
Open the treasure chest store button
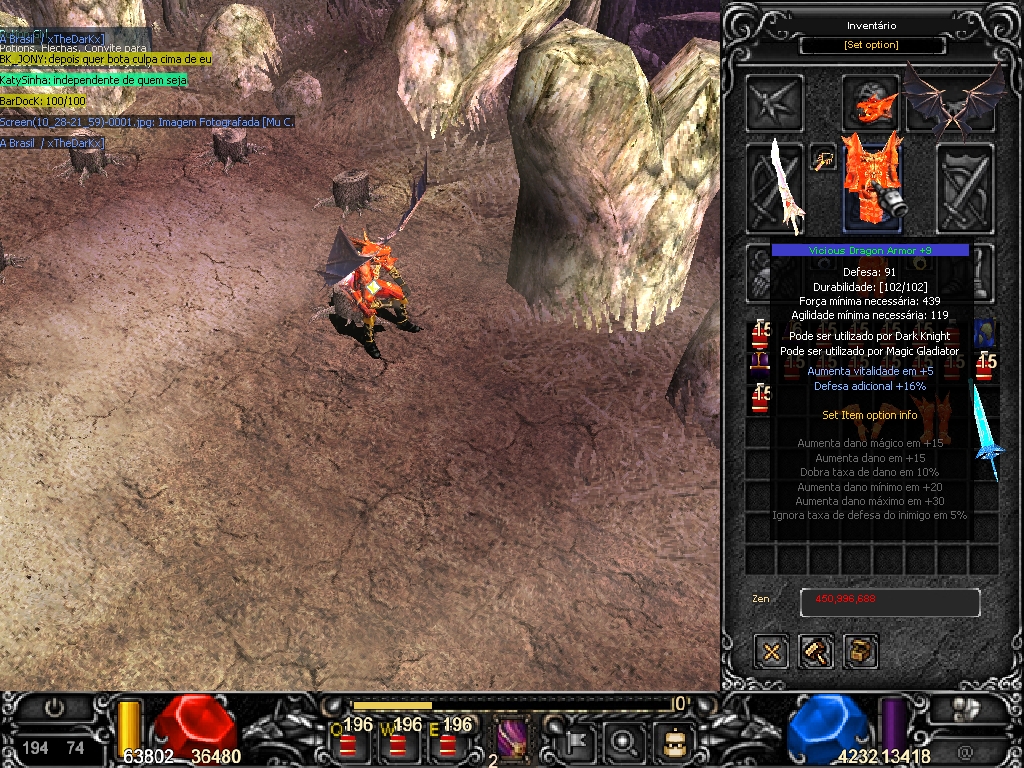click(860, 652)
